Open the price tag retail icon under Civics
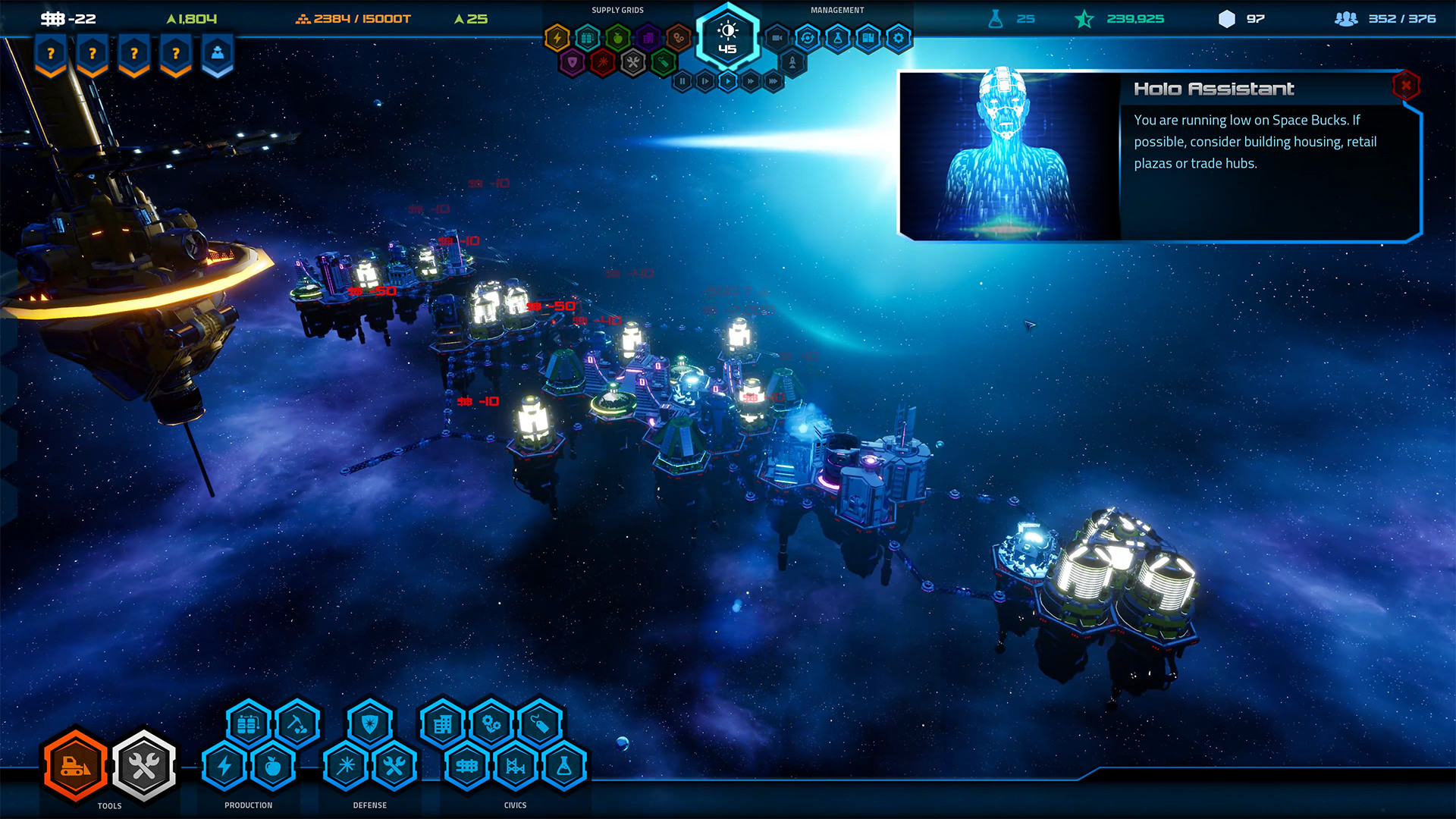The height and width of the screenshot is (819, 1456). (541, 723)
